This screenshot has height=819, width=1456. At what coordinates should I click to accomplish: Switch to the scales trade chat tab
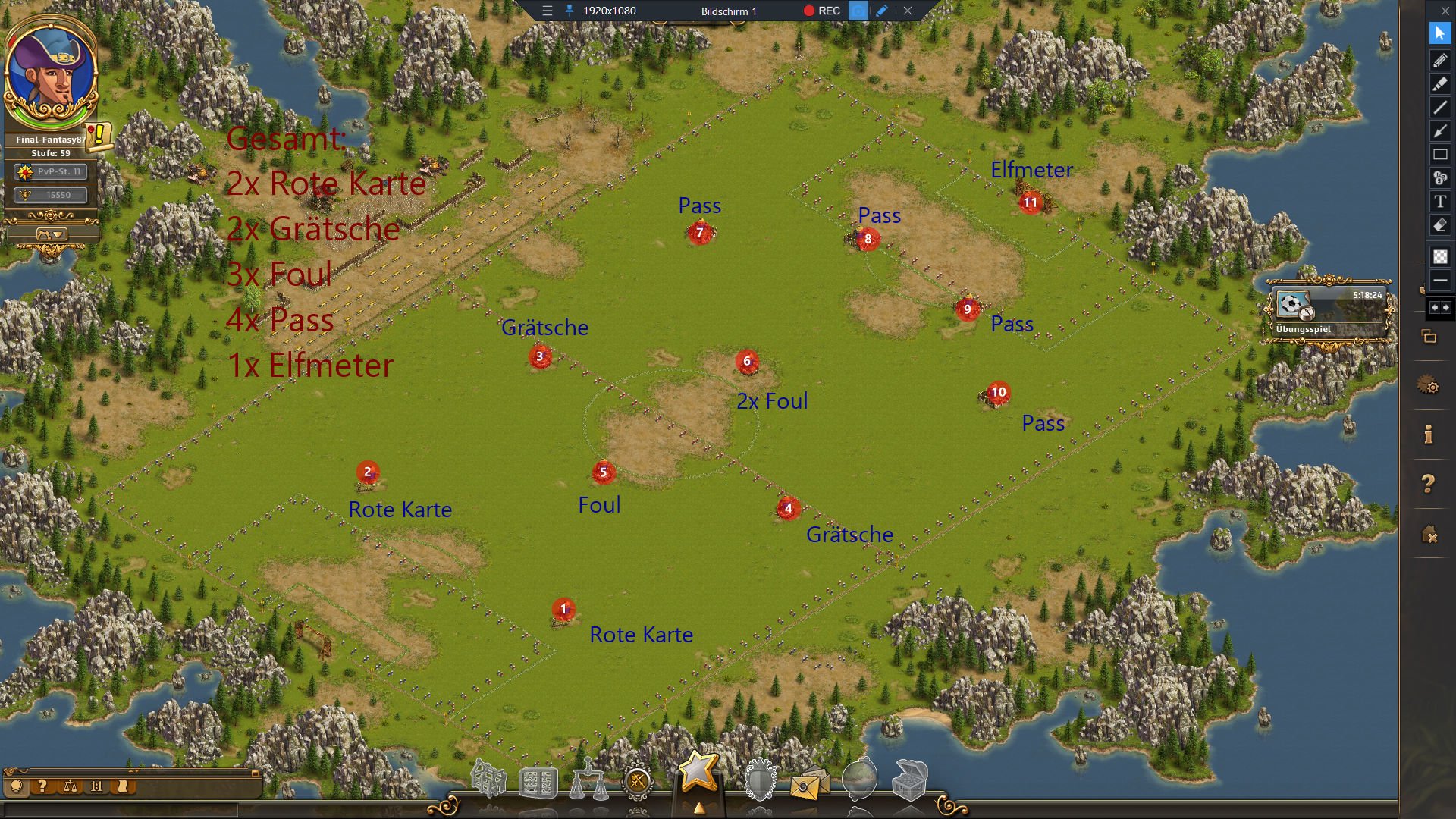pos(70,786)
